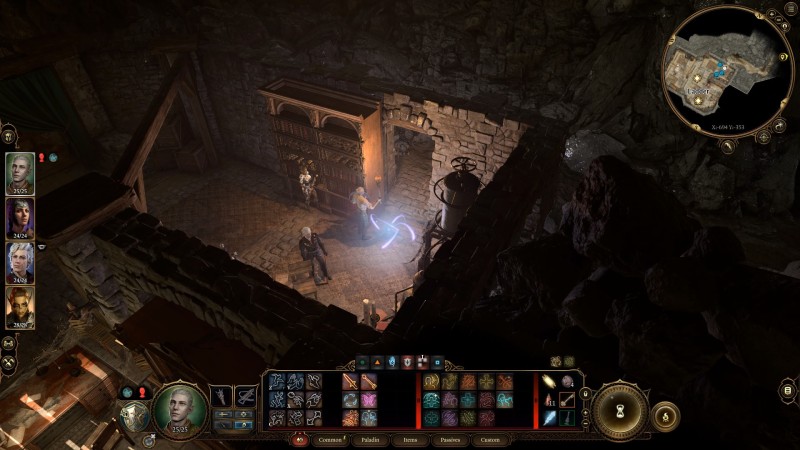Viewport: 800px width, 450px height.
Task: Click the hourglass end turn button
Action: (x=619, y=409)
